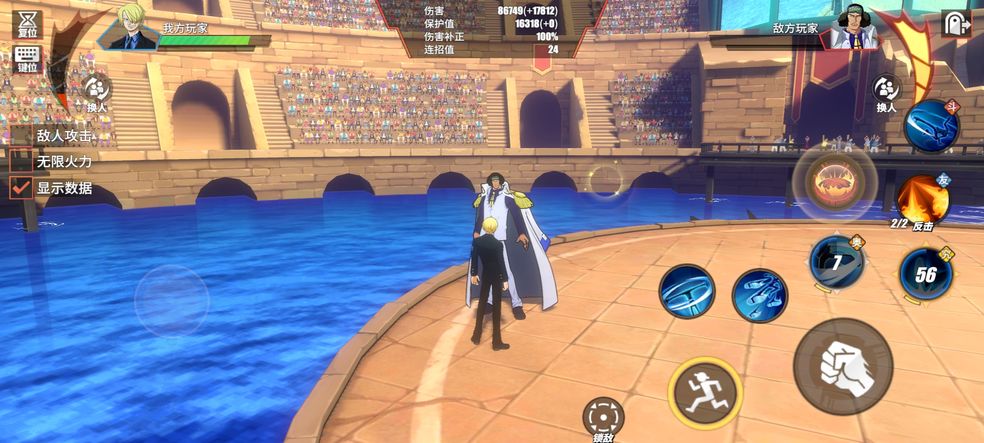
Task: Select my player's Sanji portrait
Action: 133,26
